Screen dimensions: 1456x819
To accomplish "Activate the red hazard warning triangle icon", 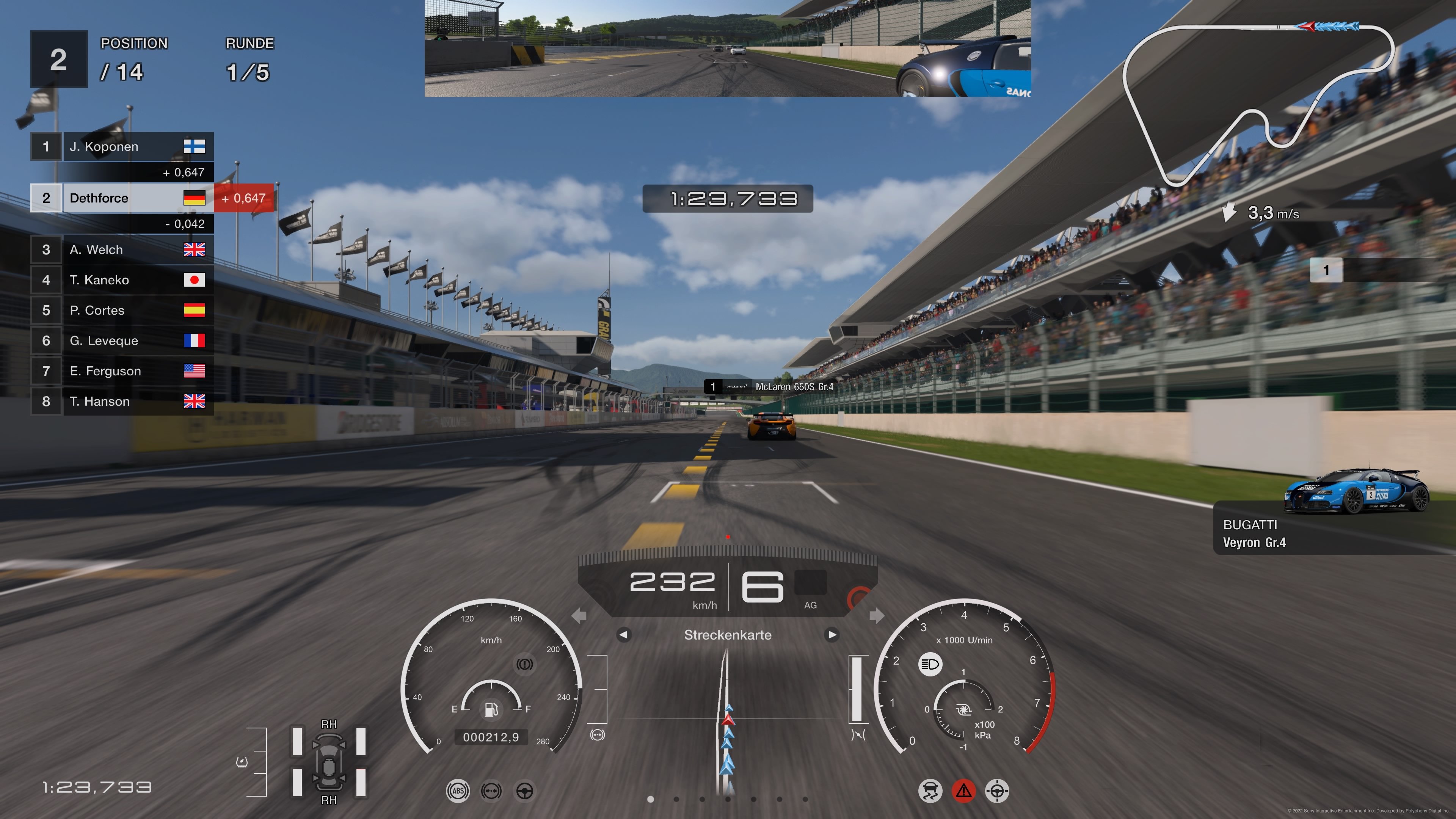I will 964,791.
